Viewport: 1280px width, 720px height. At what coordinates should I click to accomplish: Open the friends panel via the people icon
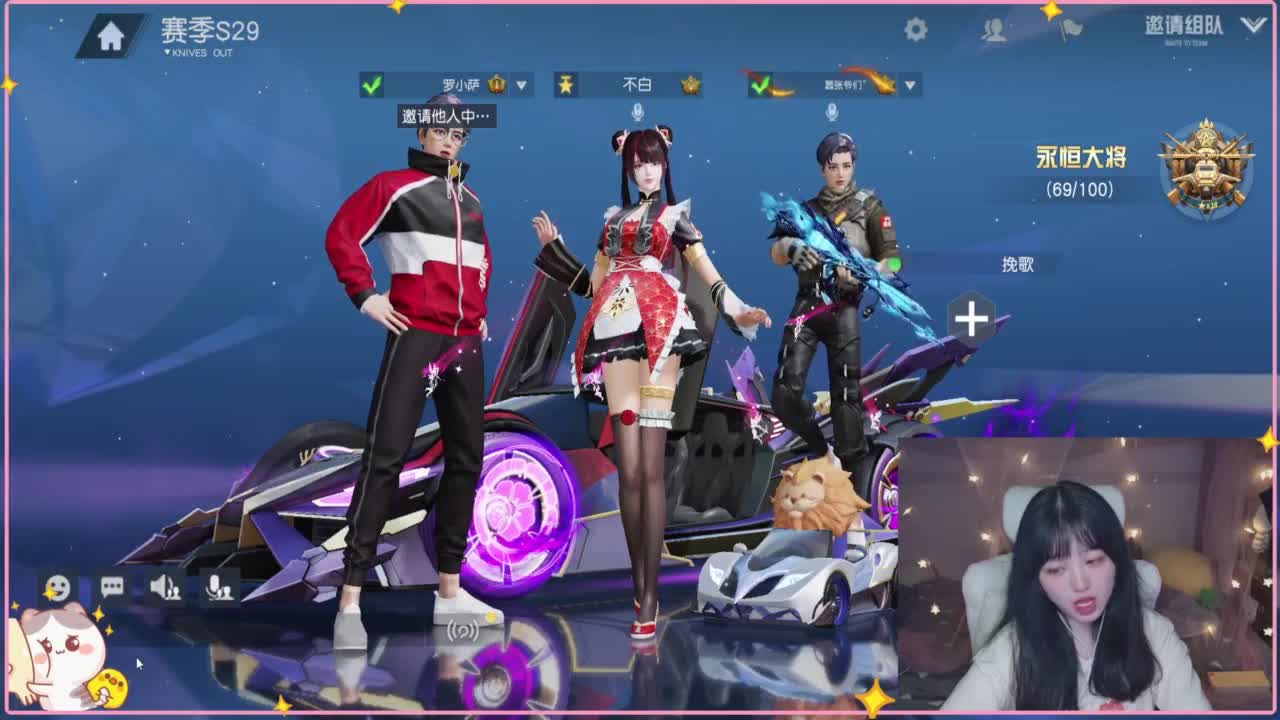pyautogui.click(x=995, y=30)
